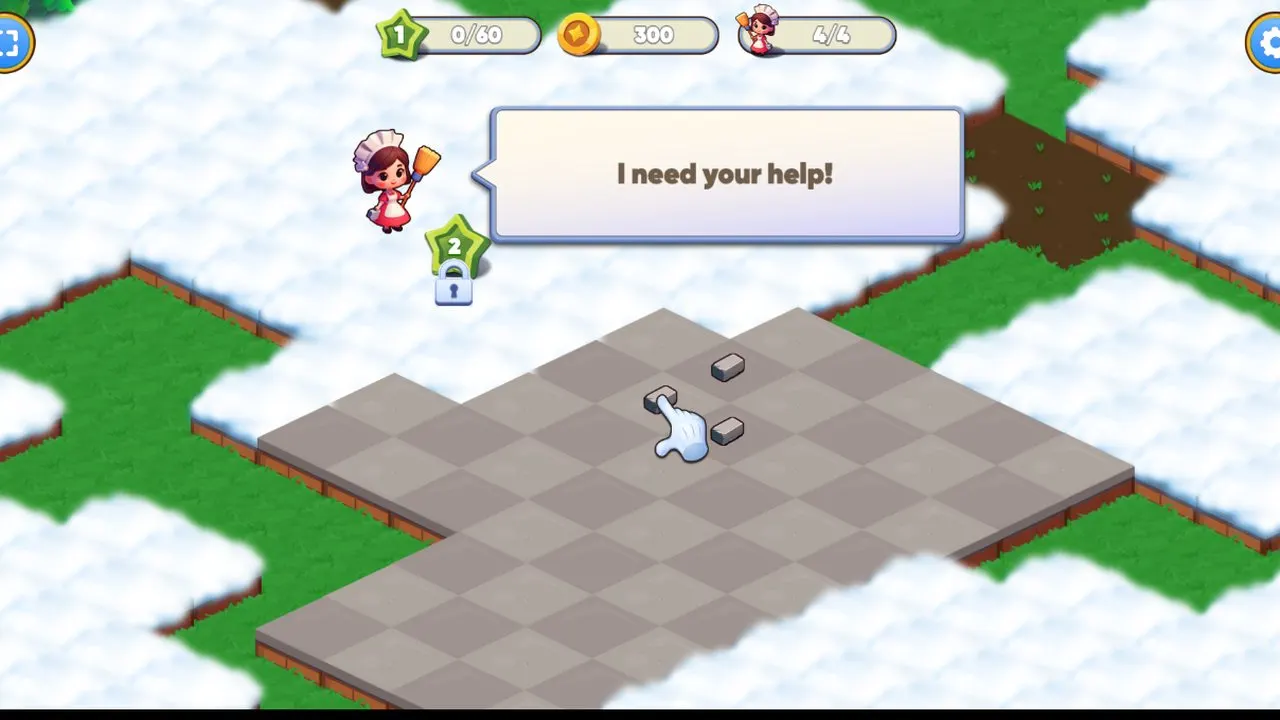
Task: Click the level 1 green star icon
Action: [400, 35]
